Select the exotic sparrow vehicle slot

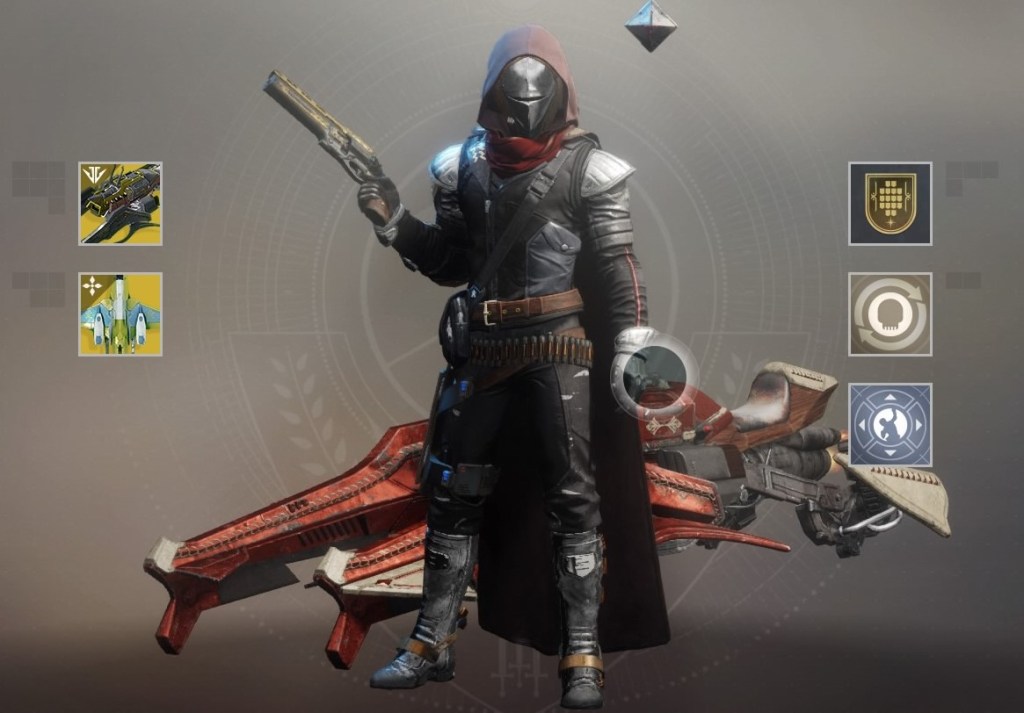[120, 204]
